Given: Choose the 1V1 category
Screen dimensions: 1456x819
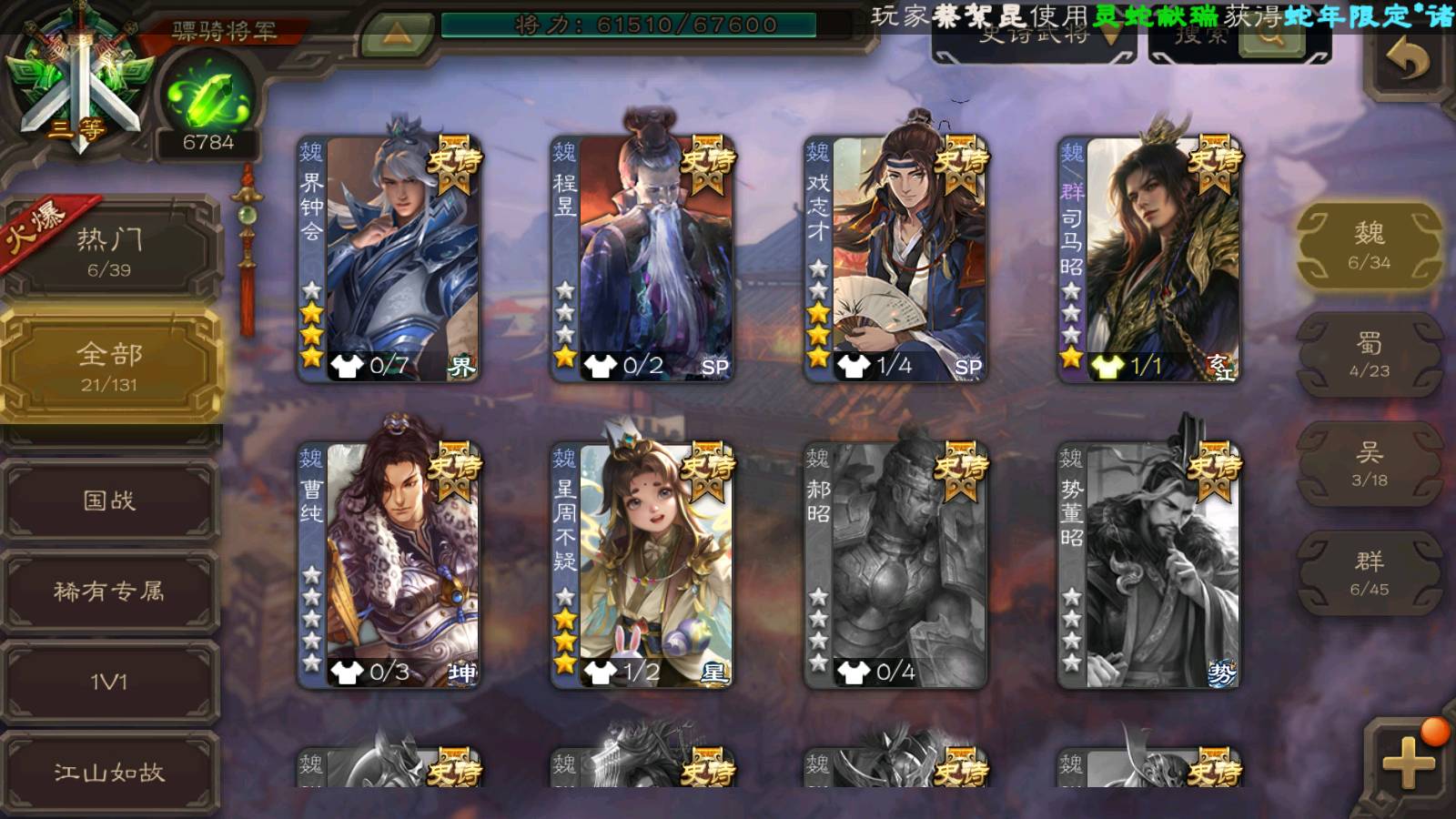Looking at the screenshot, I should pos(109,682).
